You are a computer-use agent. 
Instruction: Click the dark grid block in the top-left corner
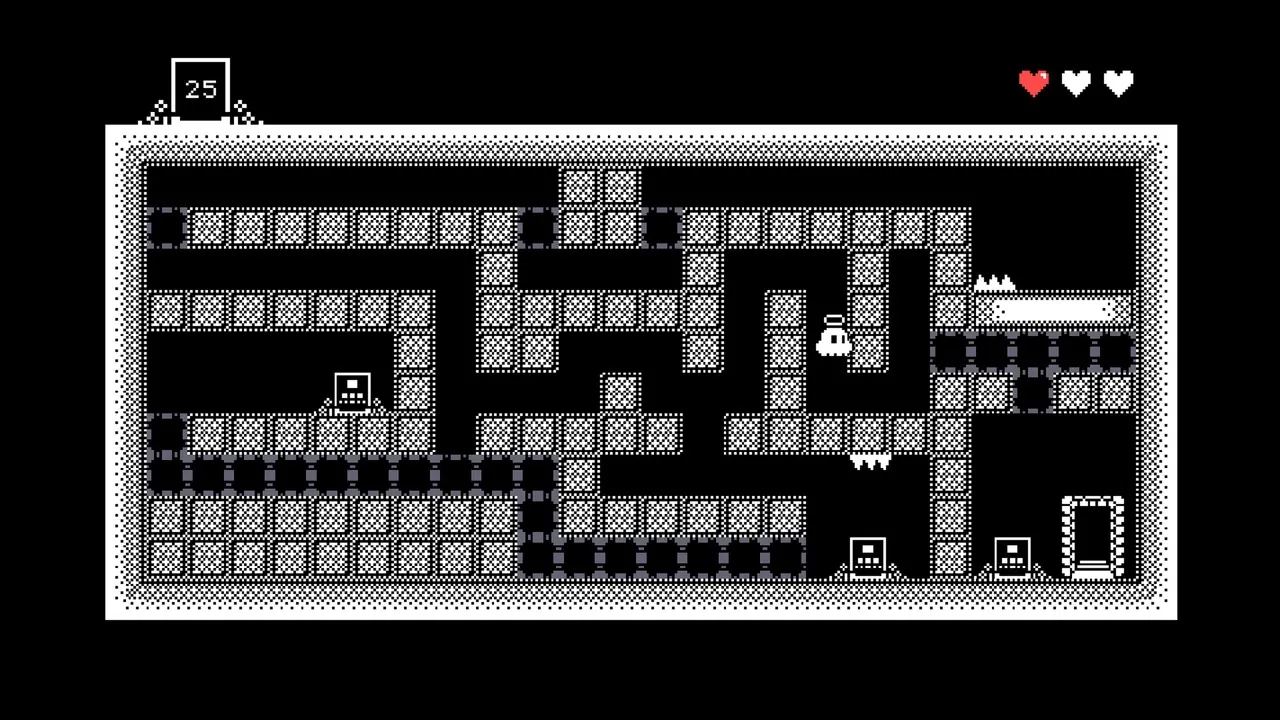165,228
